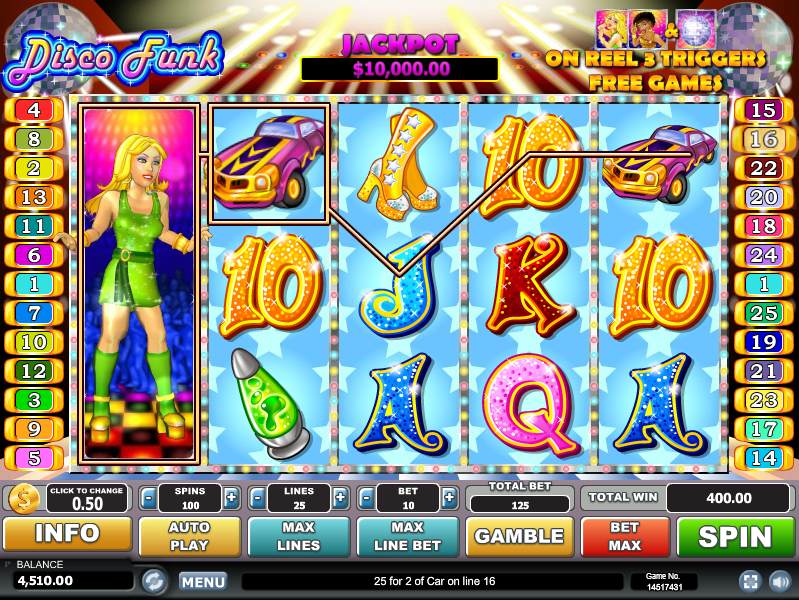This screenshot has height=600, width=799.
Task: Place the Bet Max wager
Action: click(x=625, y=536)
